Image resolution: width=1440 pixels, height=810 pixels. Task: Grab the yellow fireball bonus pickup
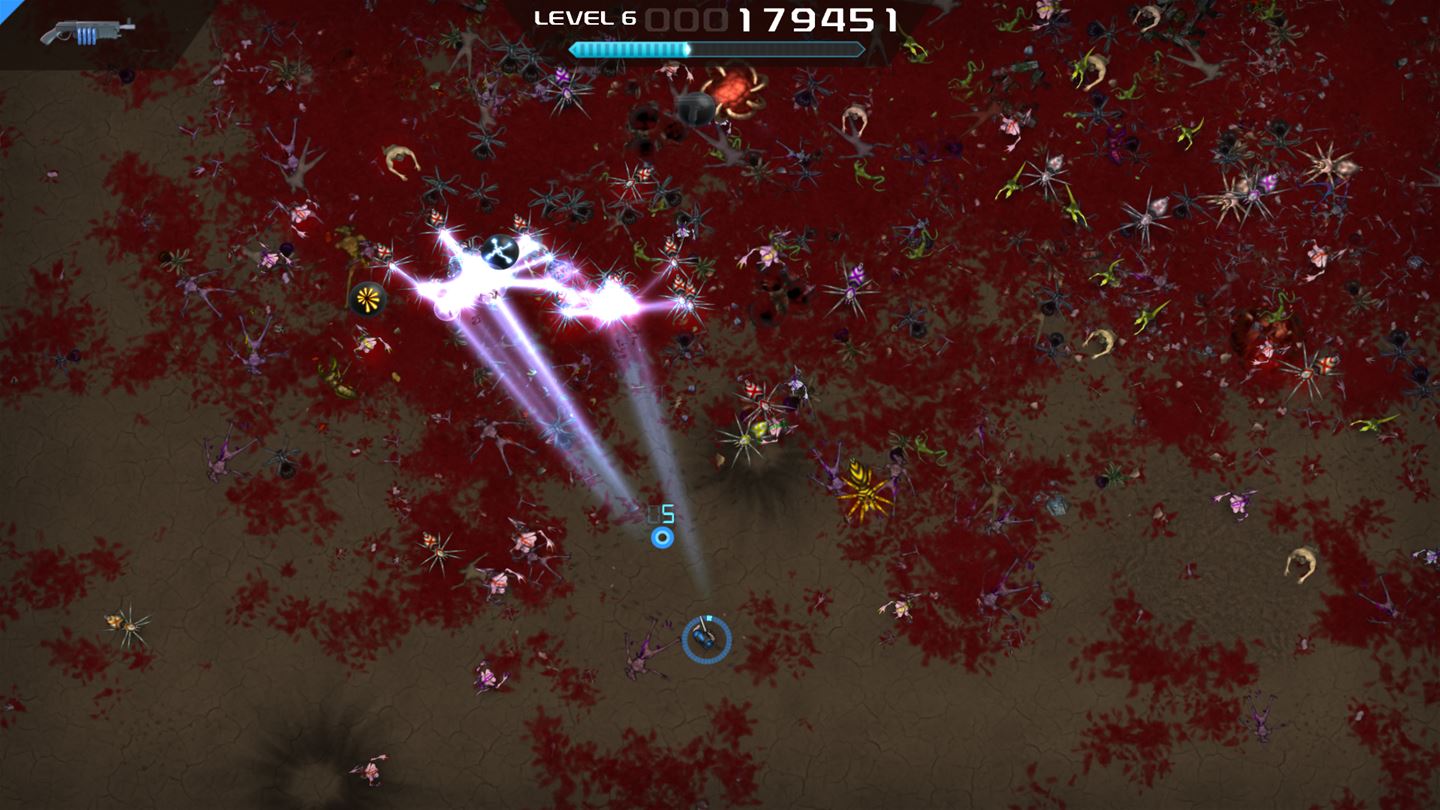tap(366, 297)
